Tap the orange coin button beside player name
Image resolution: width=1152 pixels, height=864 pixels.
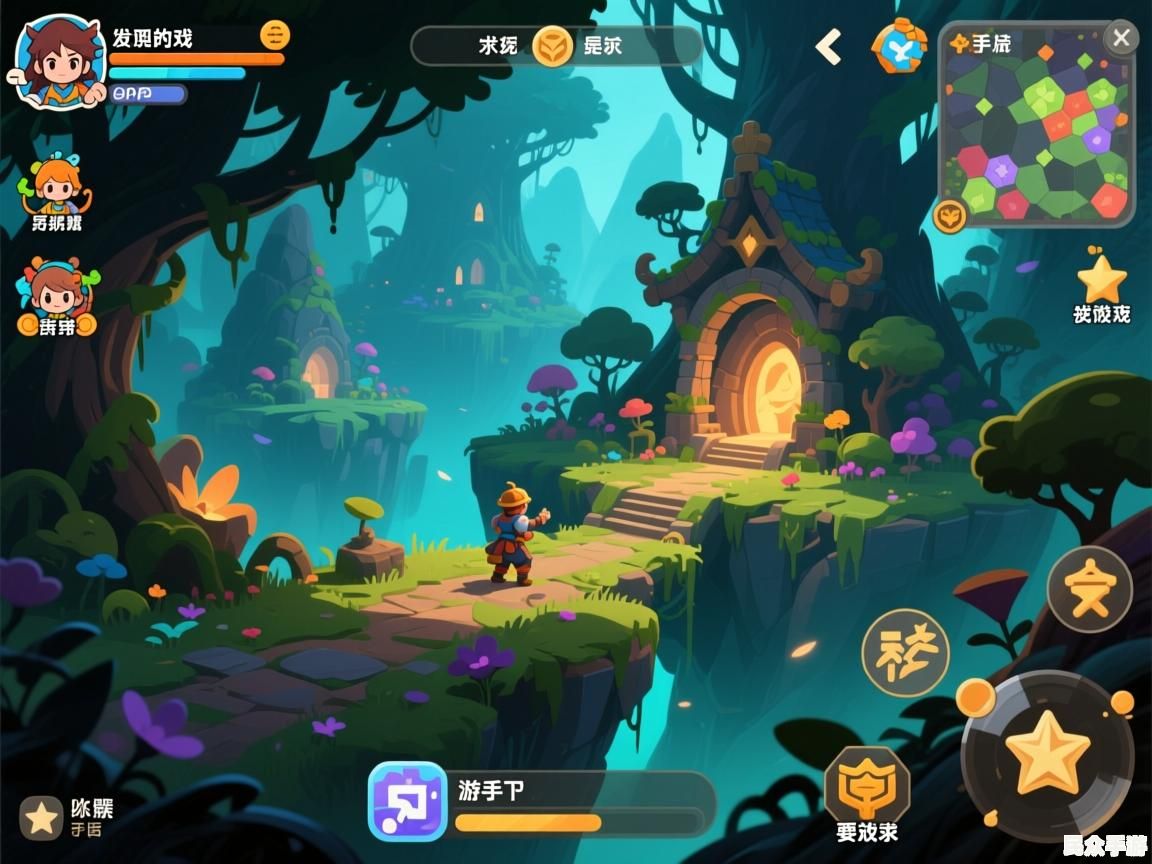[x=275, y=36]
